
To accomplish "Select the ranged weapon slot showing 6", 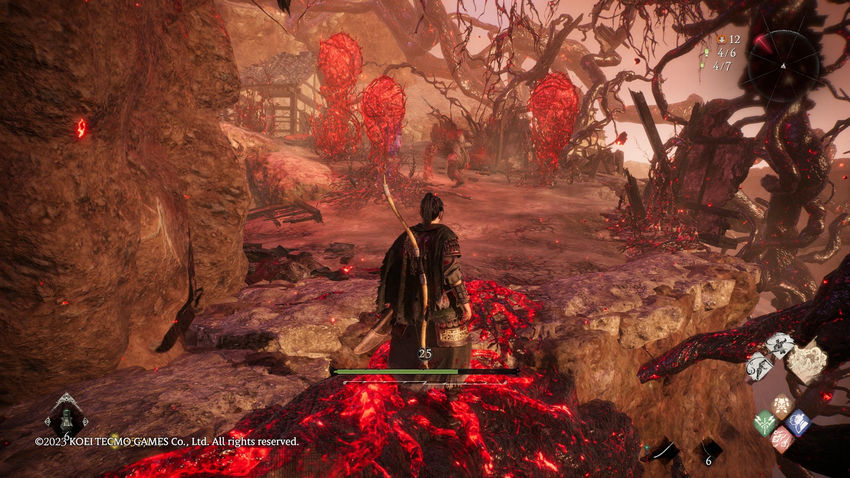I will 709,452.
